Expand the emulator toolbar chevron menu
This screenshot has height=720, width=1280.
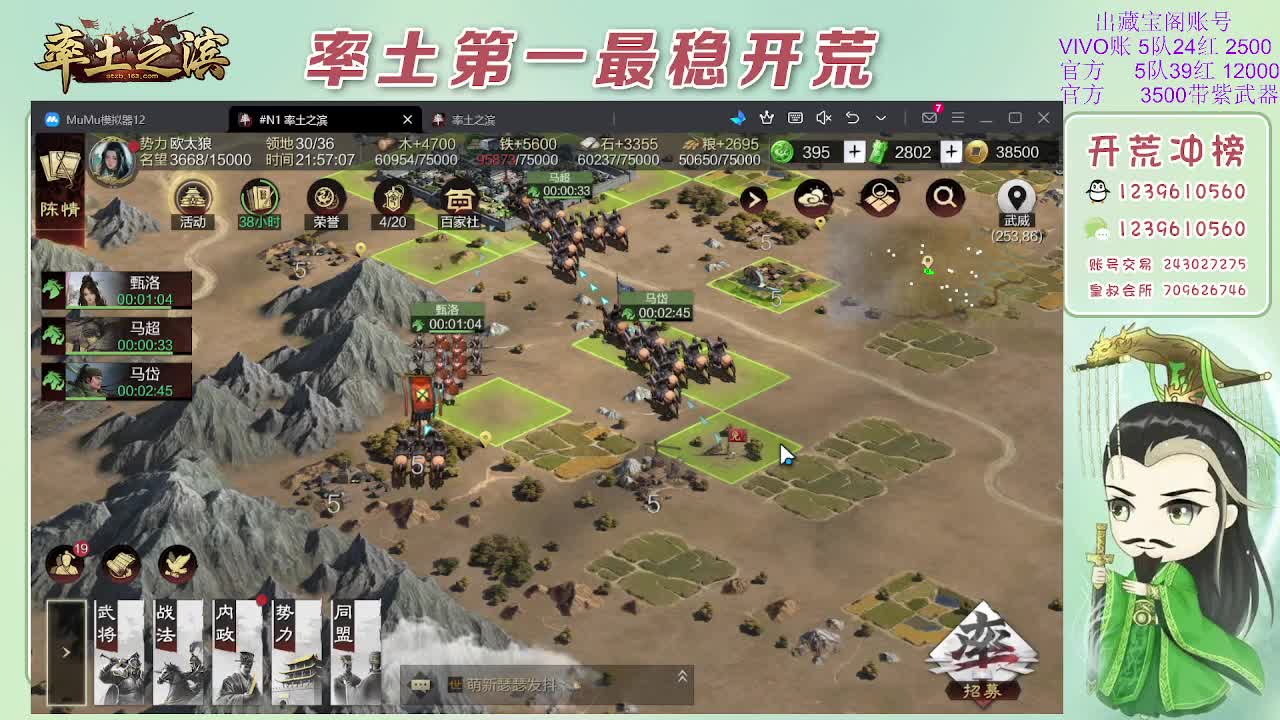[881, 118]
